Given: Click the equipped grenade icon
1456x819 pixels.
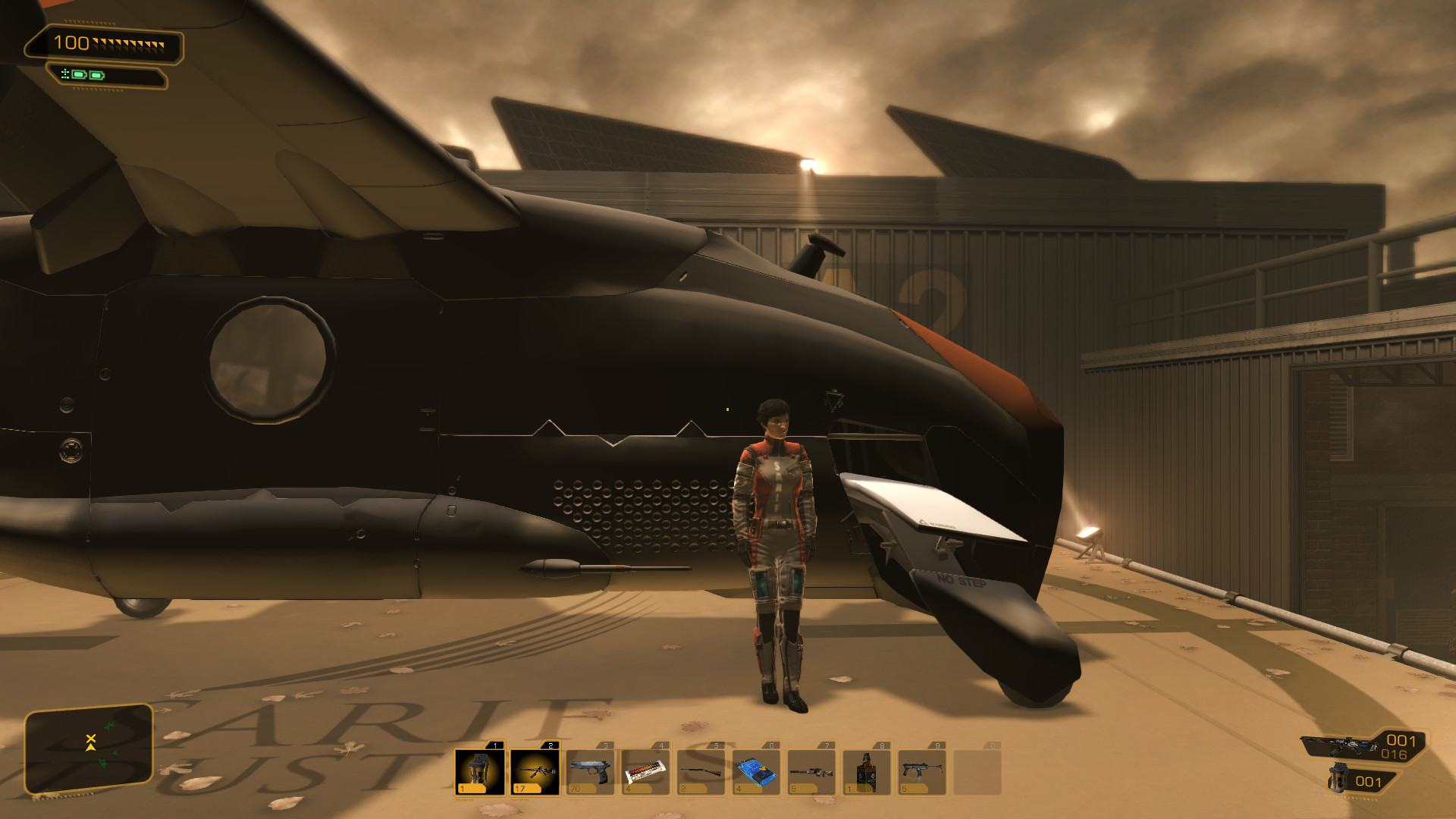Looking at the screenshot, I should click(1339, 779).
